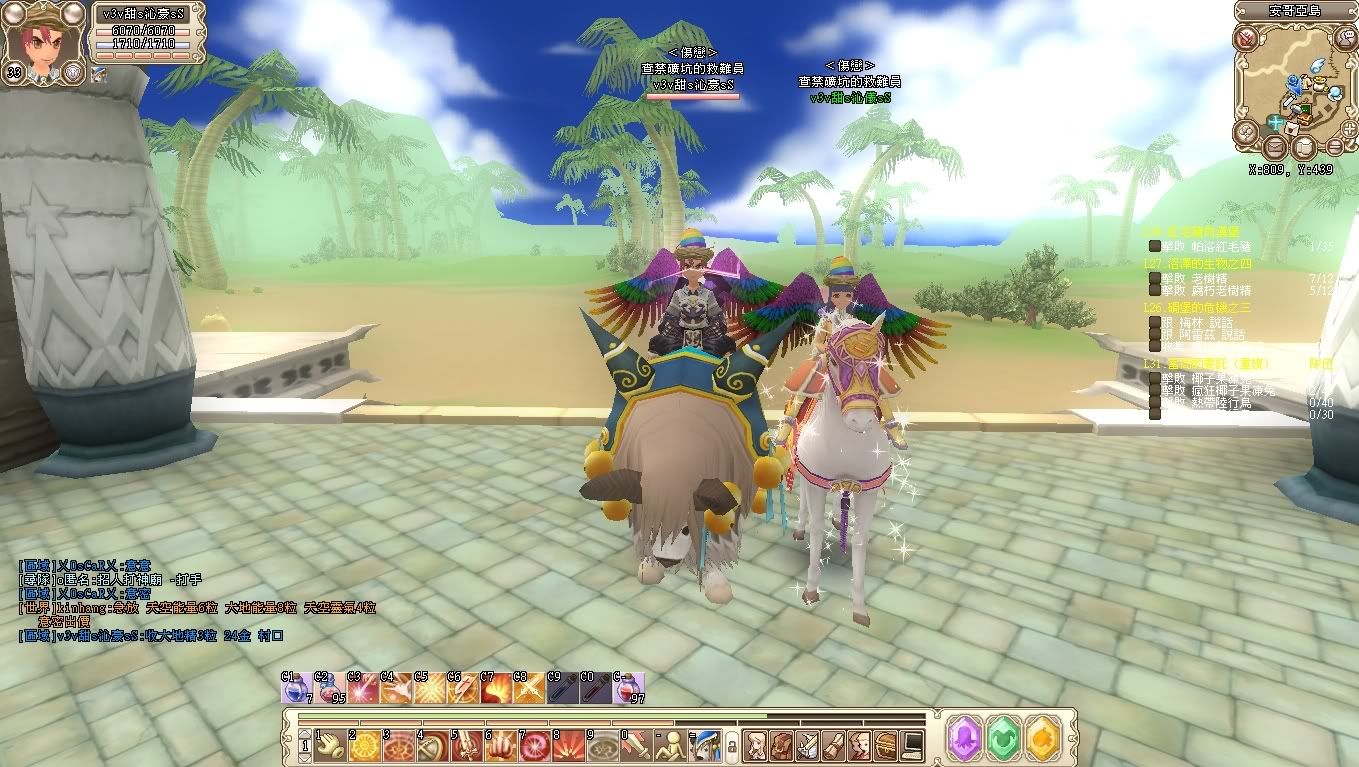Screen dimensions: 1359x767
Task: Open the mail envelope button under minimap
Action: click(1275, 148)
